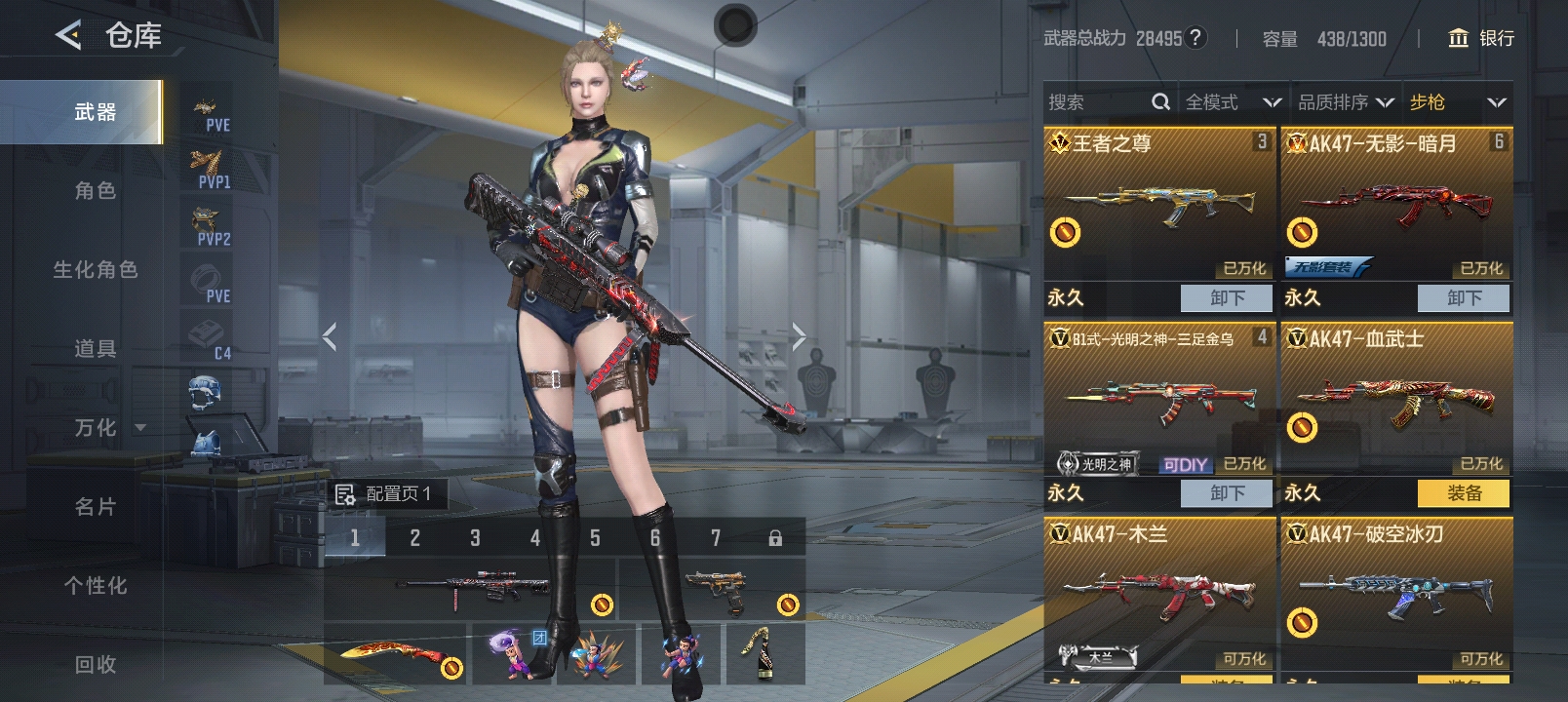The height and width of the screenshot is (702, 1568).
Task: Show the next character with right arrow
Action: click(799, 336)
